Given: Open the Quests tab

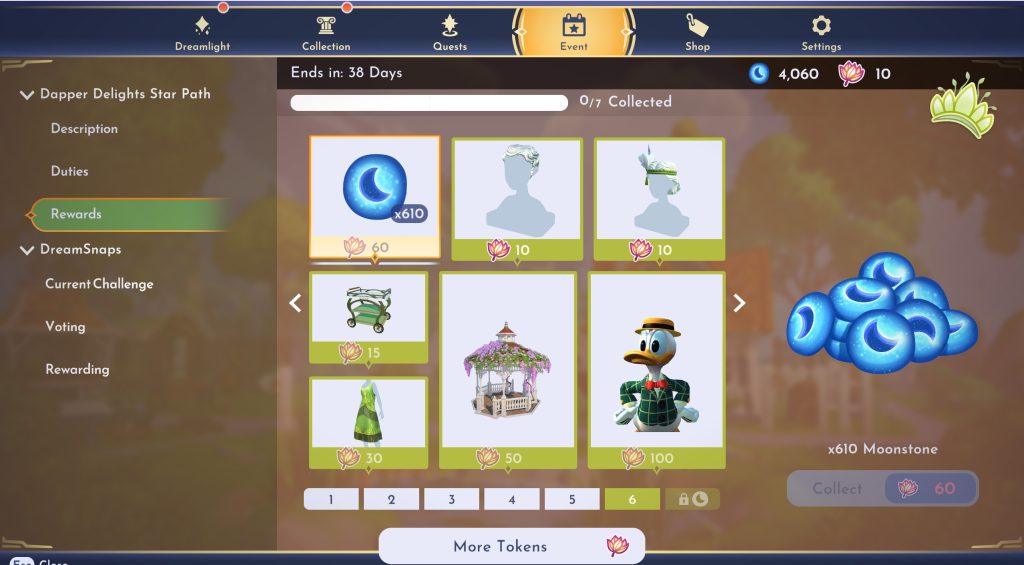Looking at the screenshot, I should (450, 33).
